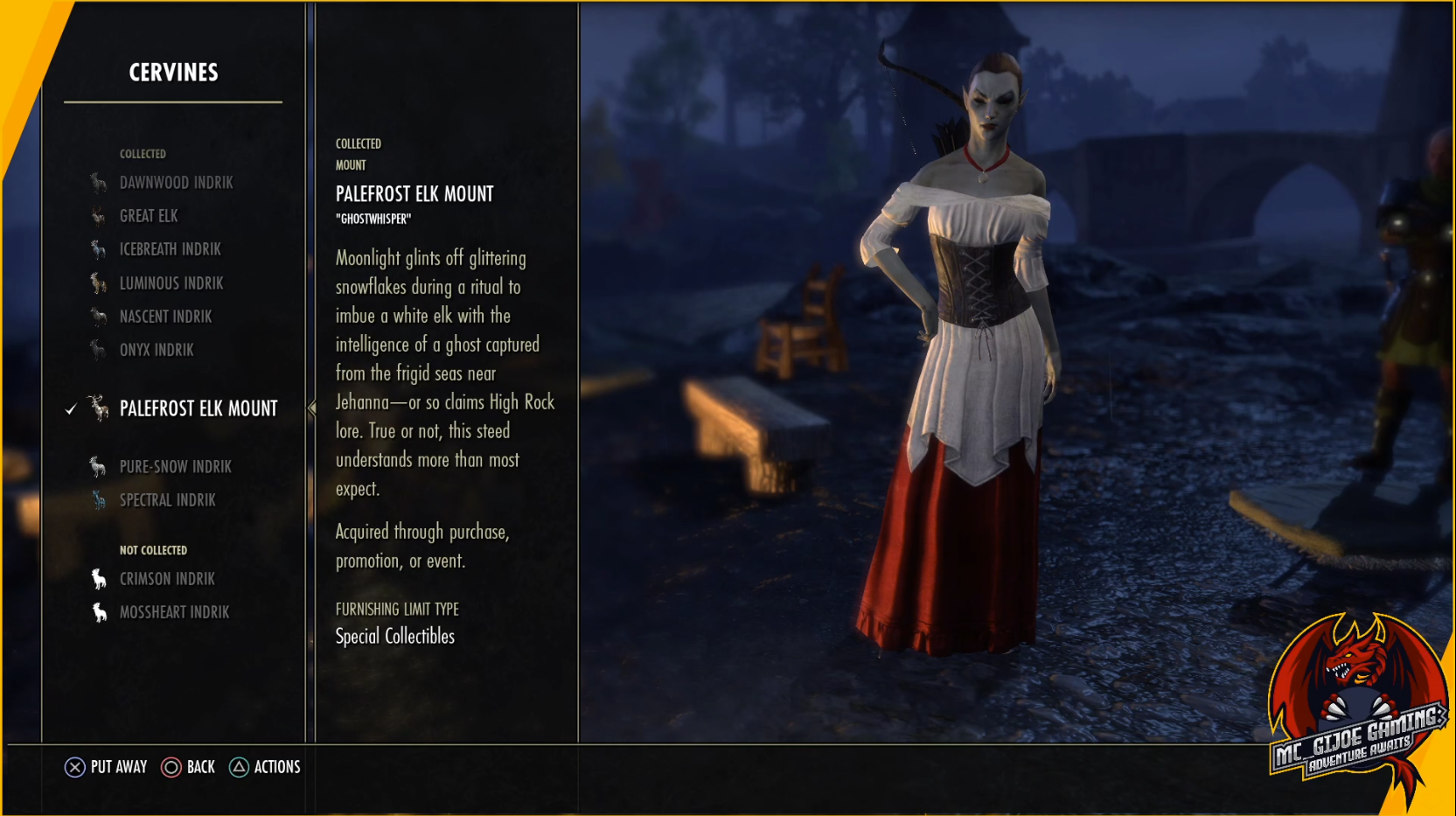
Task: Select the Nascent Indrik entry
Action: pyautogui.click(x=165, y=317)
